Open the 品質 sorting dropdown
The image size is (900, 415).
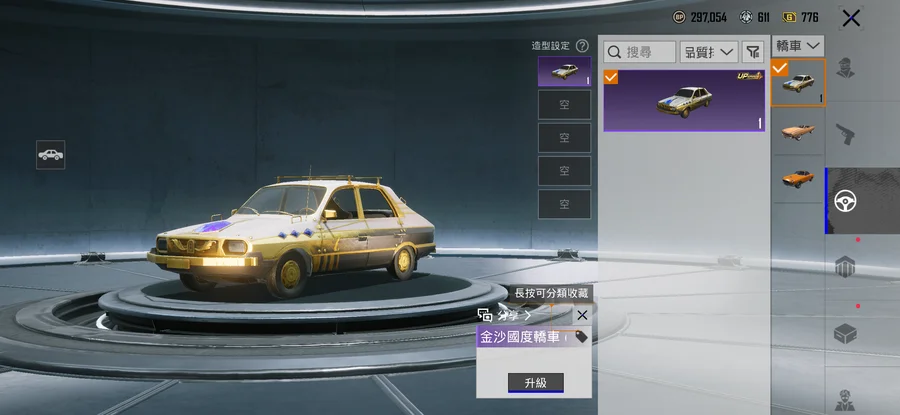pos(708,51)
